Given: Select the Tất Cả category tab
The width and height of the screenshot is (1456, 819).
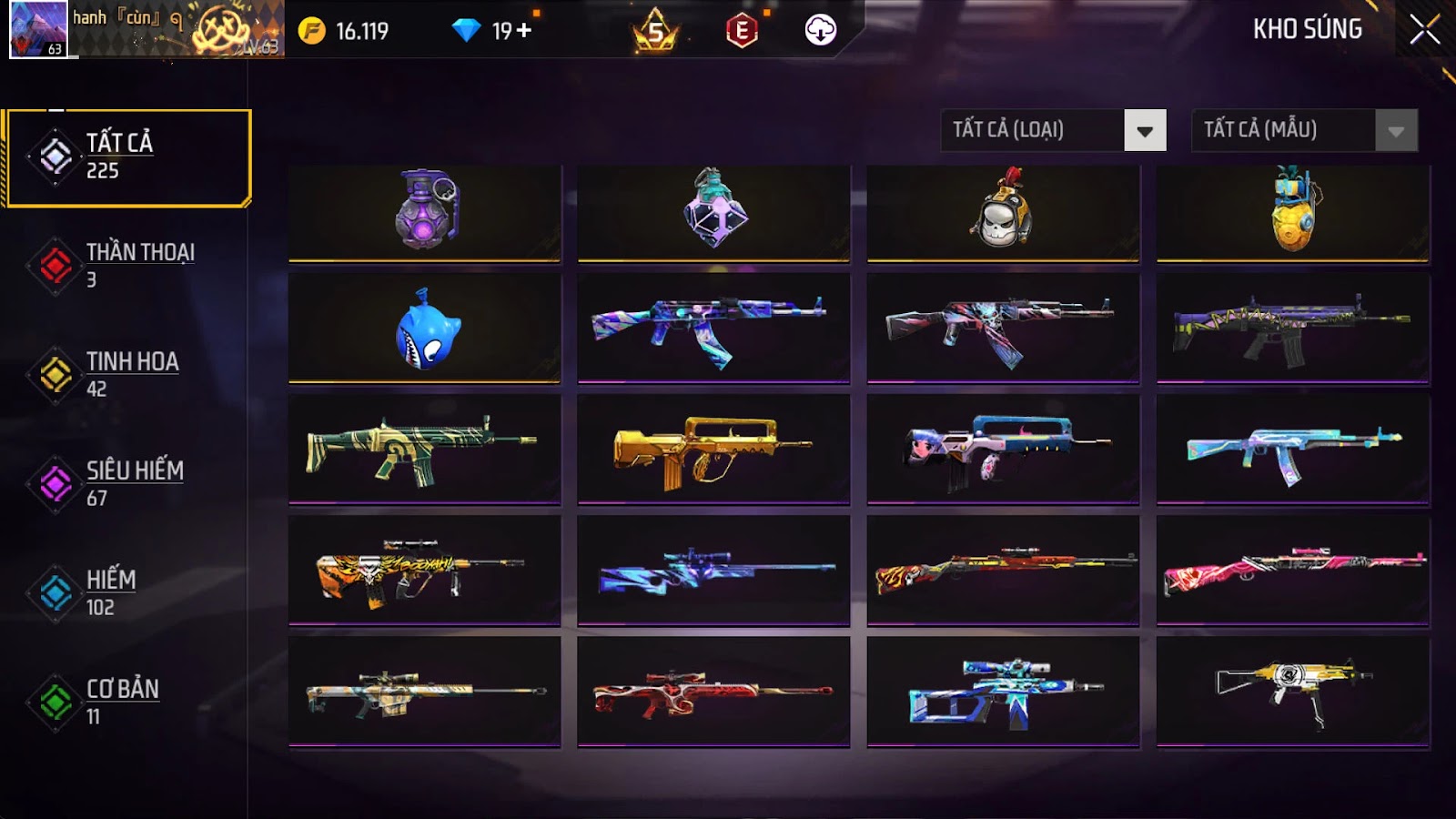Looking at the screenshot, I should [x=127, y=157].
